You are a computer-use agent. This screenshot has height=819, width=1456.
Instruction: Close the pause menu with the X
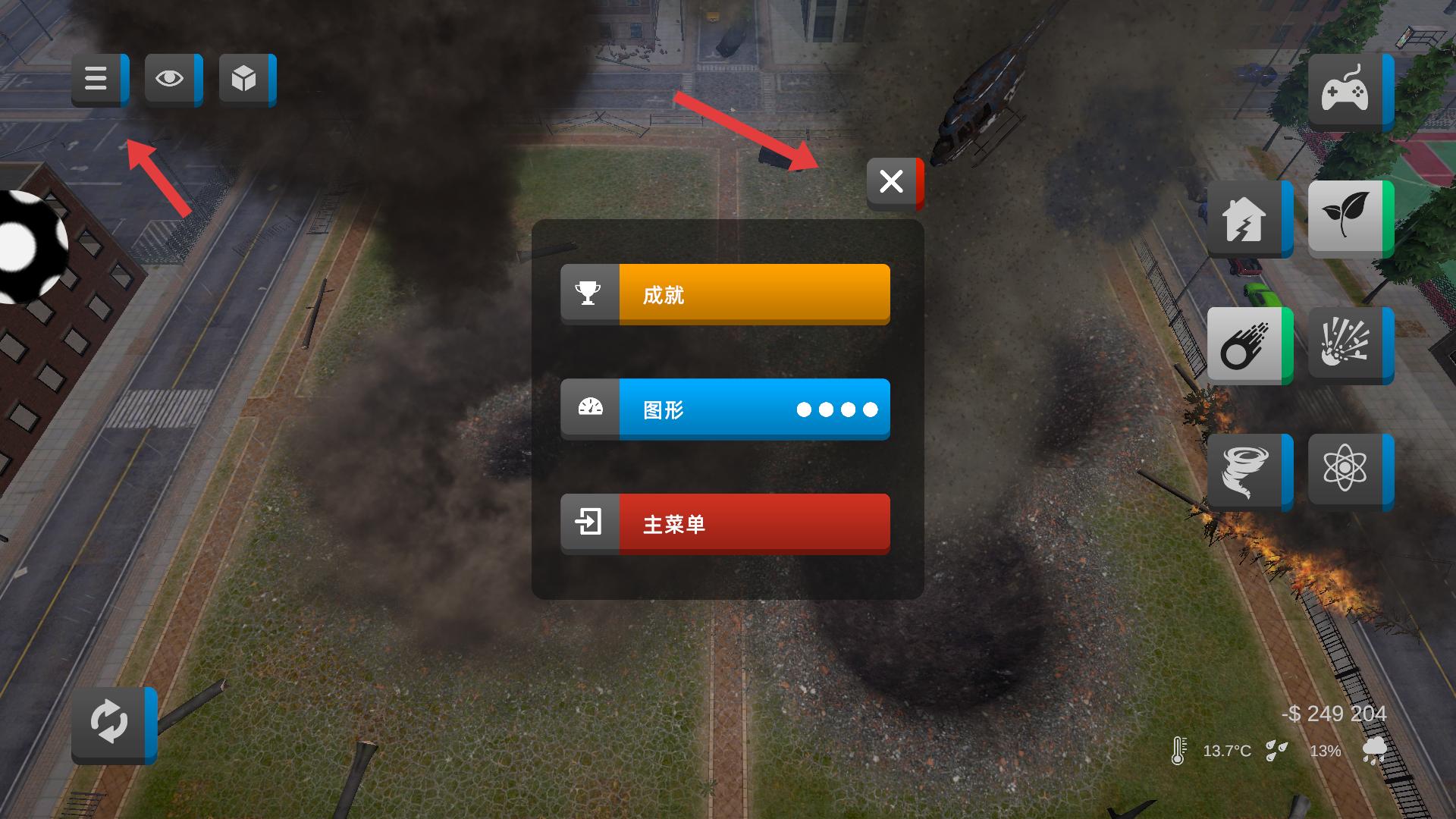coord(893,182)
